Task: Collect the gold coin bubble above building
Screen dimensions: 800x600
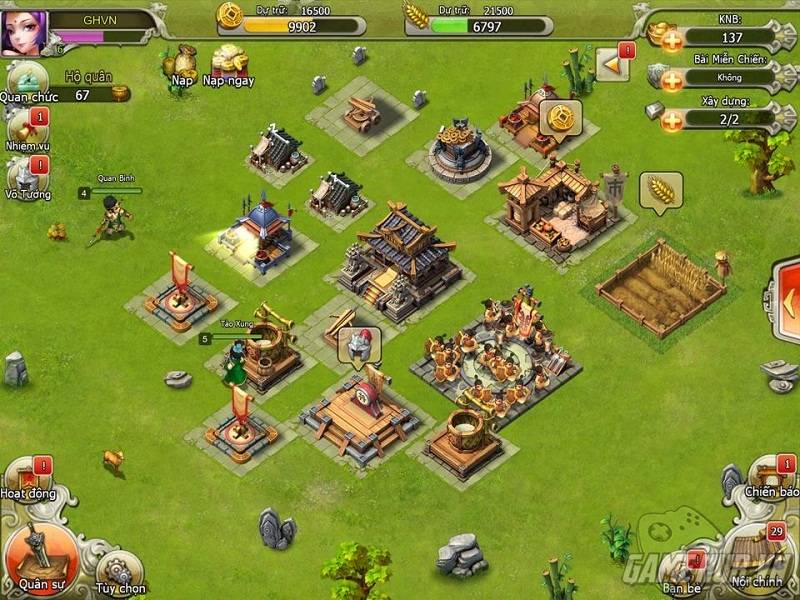Action: 560,116
